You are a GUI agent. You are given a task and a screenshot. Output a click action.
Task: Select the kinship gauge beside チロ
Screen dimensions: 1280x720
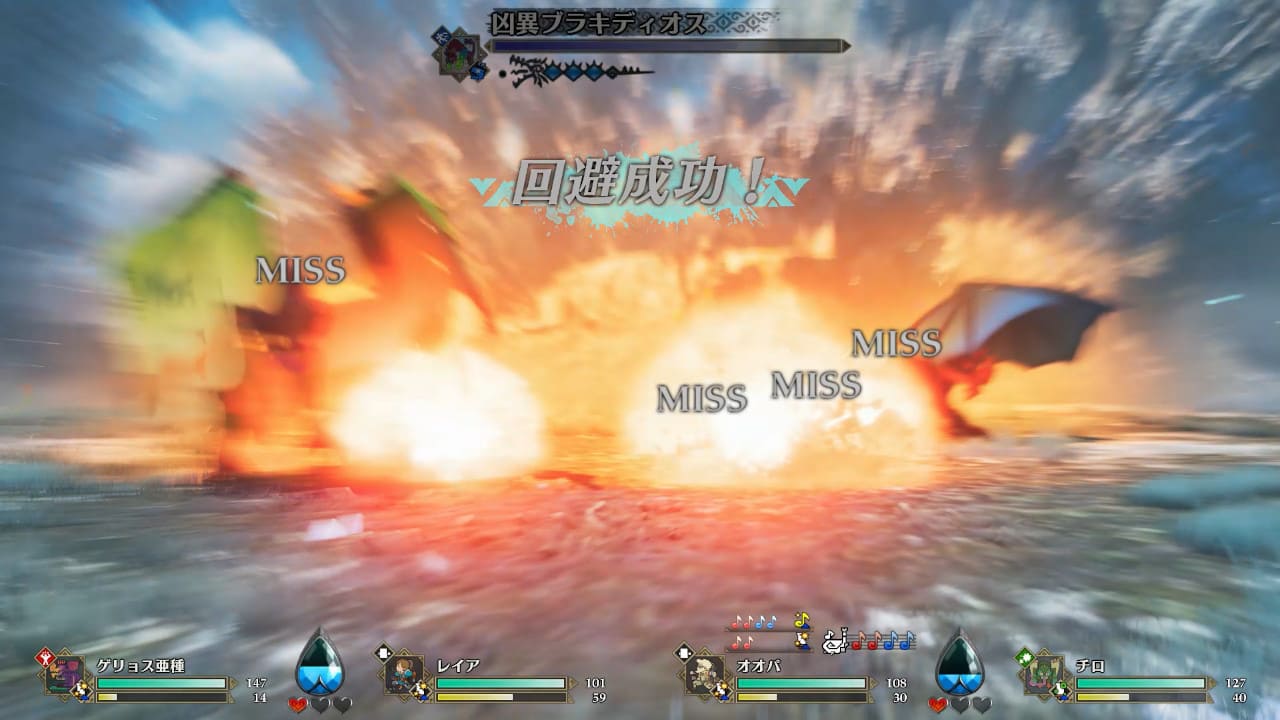coord(958,662)
